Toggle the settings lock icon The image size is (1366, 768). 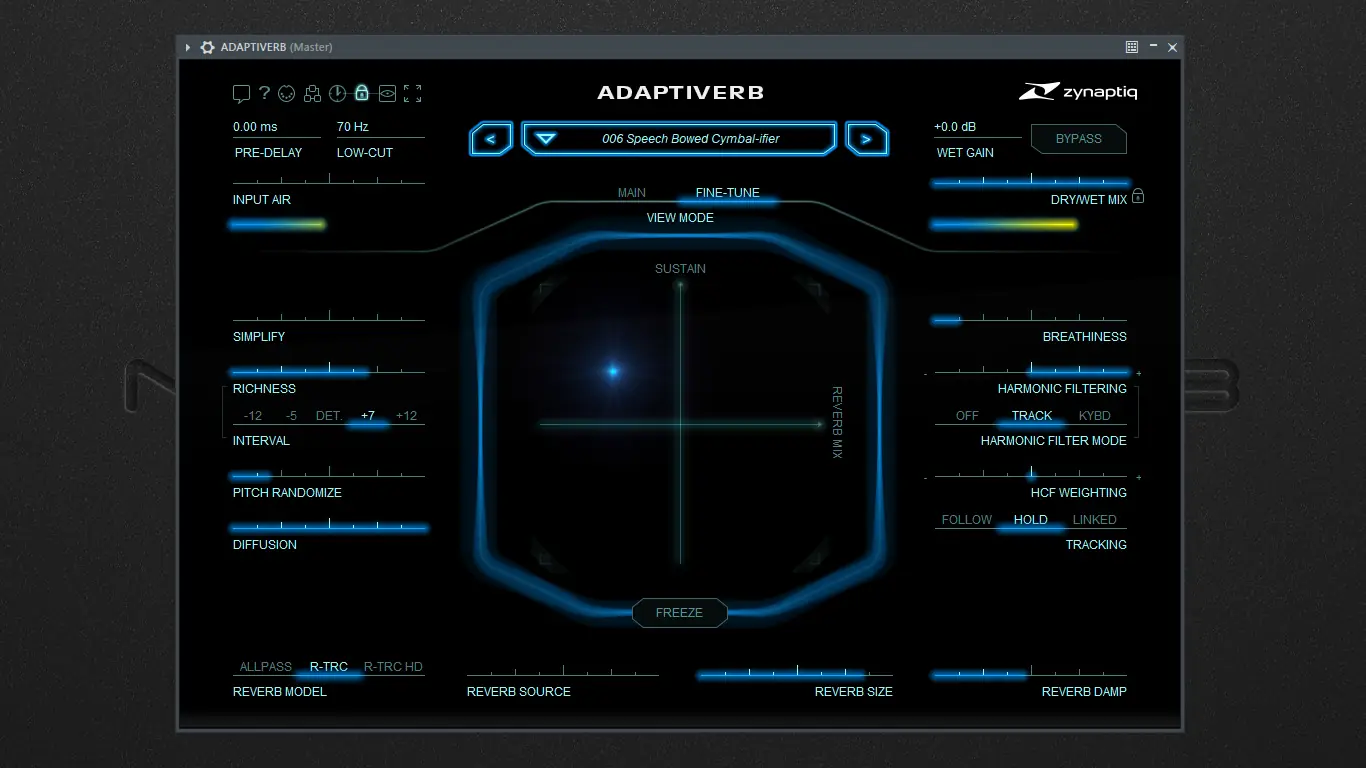[x=362, y=93]
